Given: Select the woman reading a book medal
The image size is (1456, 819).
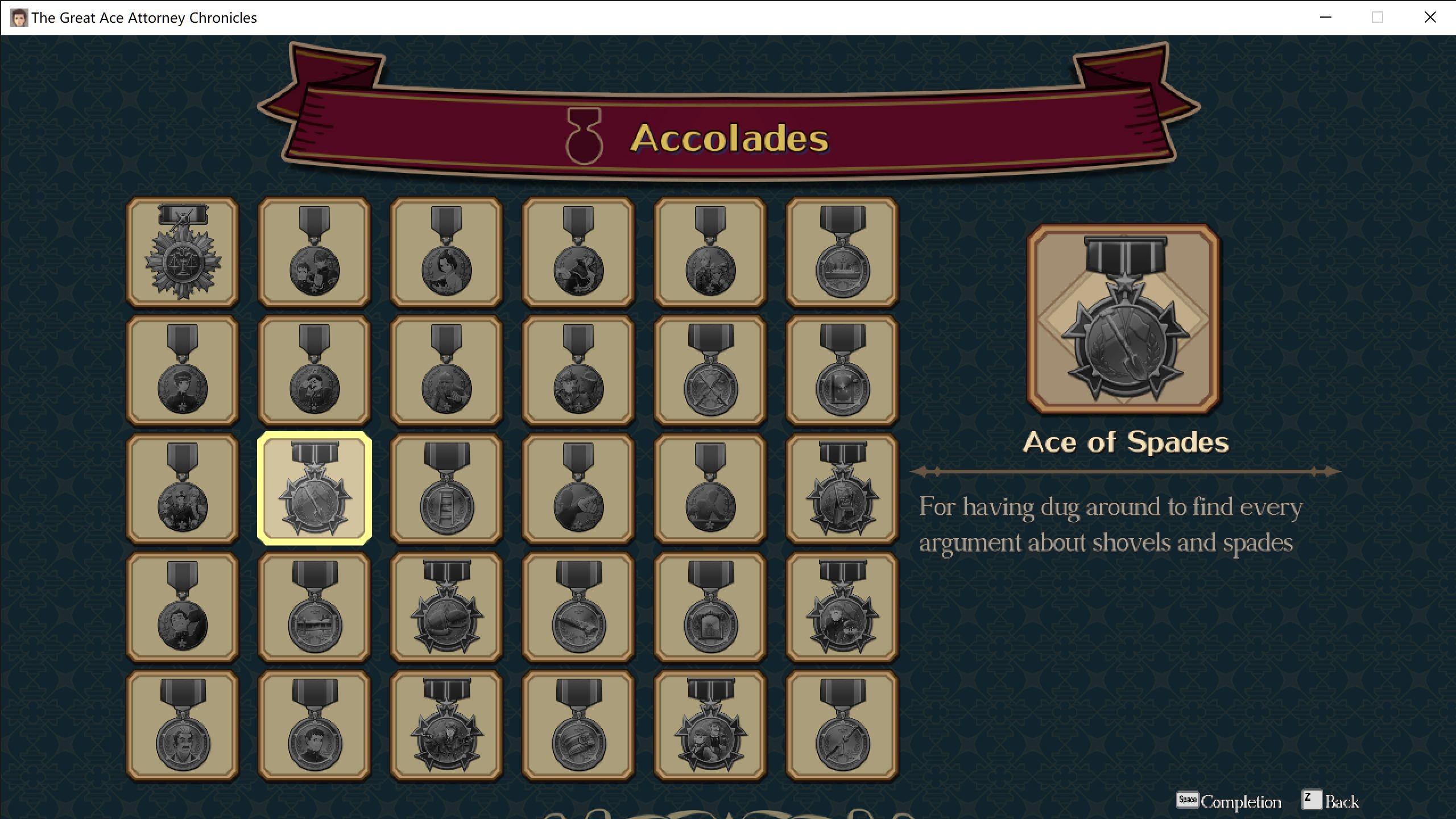Looking at the screenshot, I should (446, 253).
